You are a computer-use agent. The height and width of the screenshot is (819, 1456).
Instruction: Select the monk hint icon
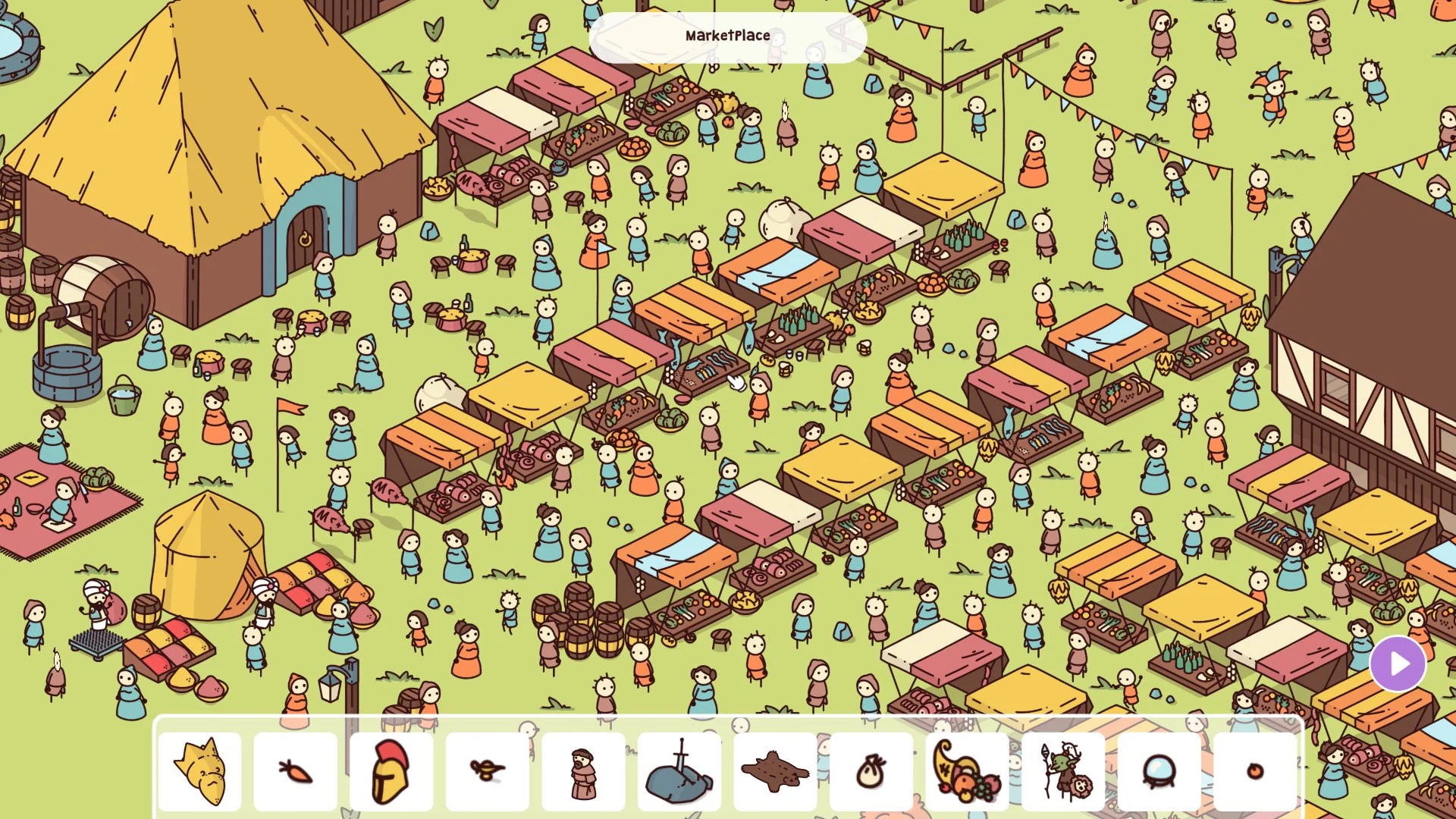[x=584, y=768]
